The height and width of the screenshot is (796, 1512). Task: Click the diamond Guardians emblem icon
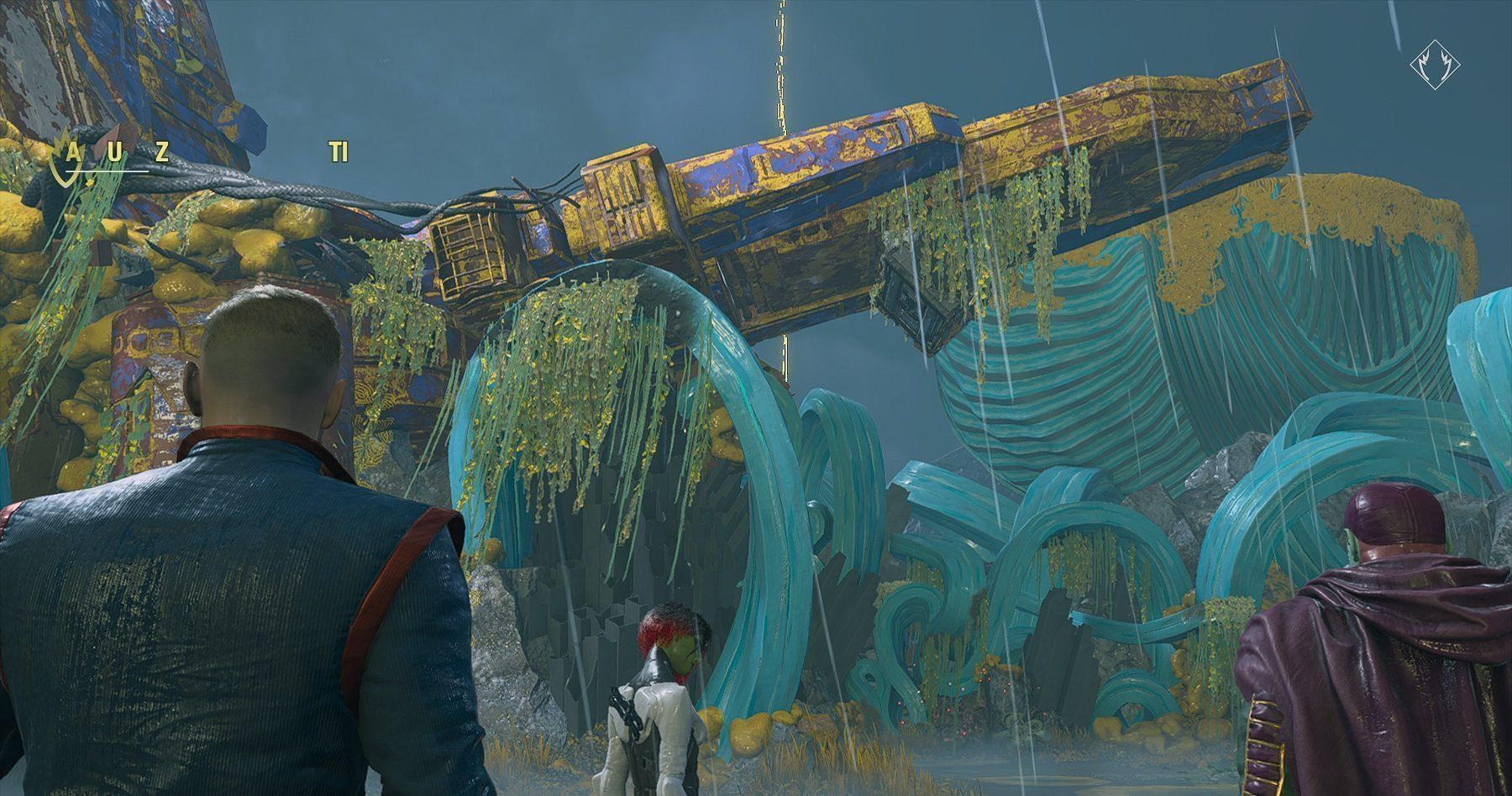pos(1435,64)
